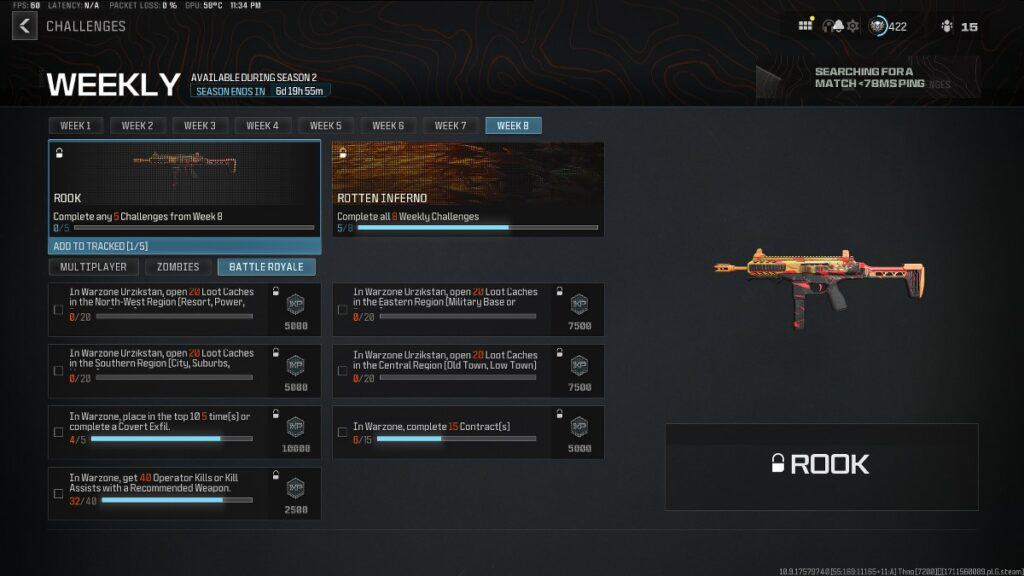Tick the Eastern Region loot cache challenge
Screen dimensions: 1024x576
(342, 310)
